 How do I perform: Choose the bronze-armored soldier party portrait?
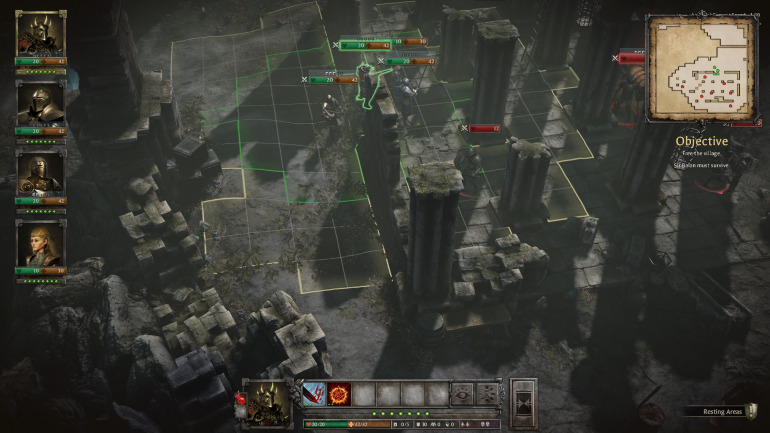40,172
